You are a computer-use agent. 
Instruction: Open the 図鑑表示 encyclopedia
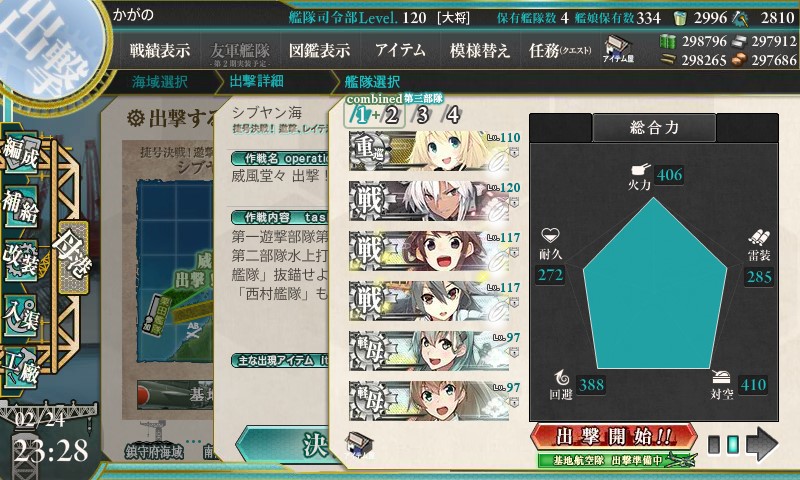point(319,51)
